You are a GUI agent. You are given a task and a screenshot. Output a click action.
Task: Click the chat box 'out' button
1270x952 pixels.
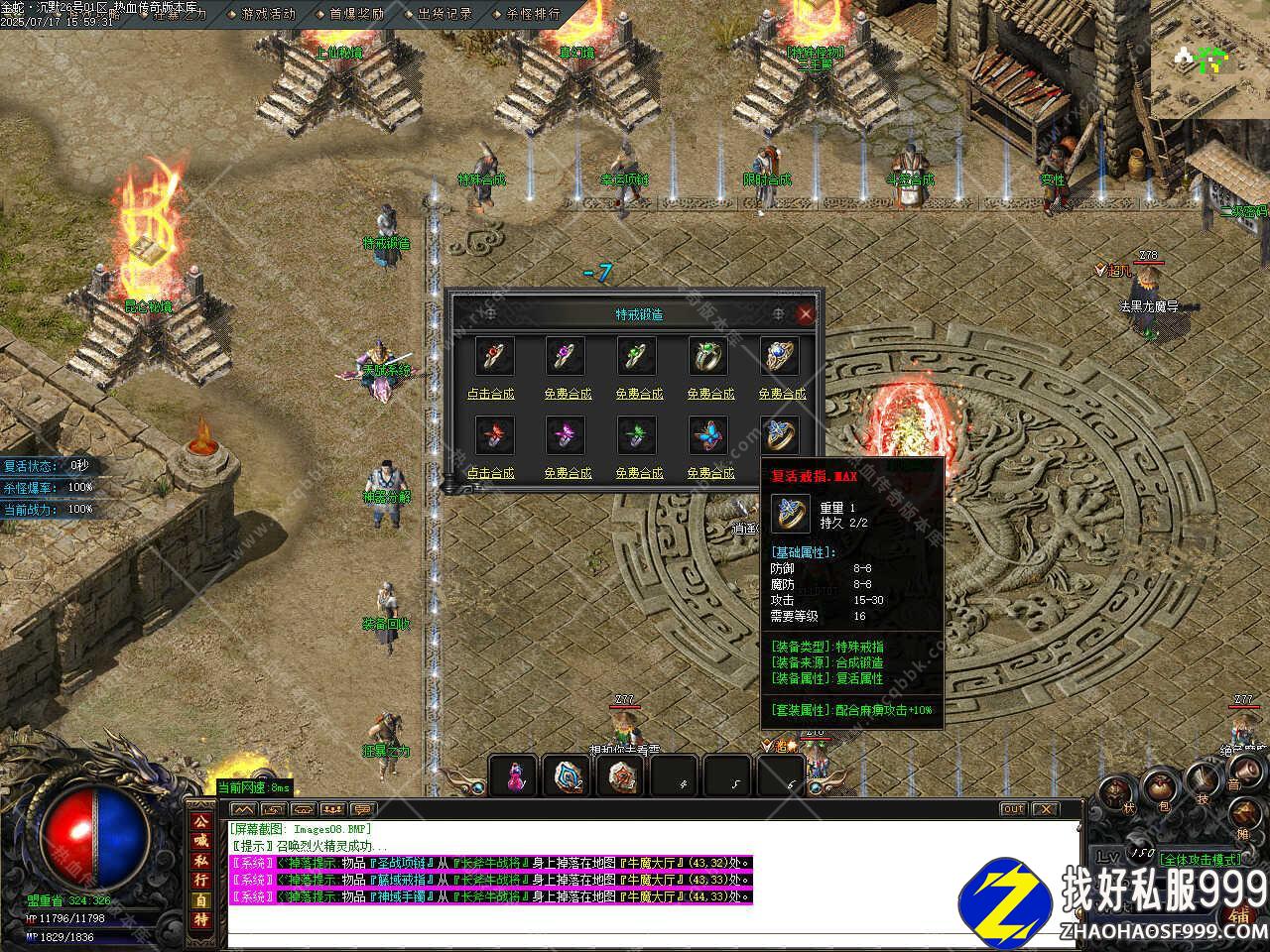(1012, 809)
